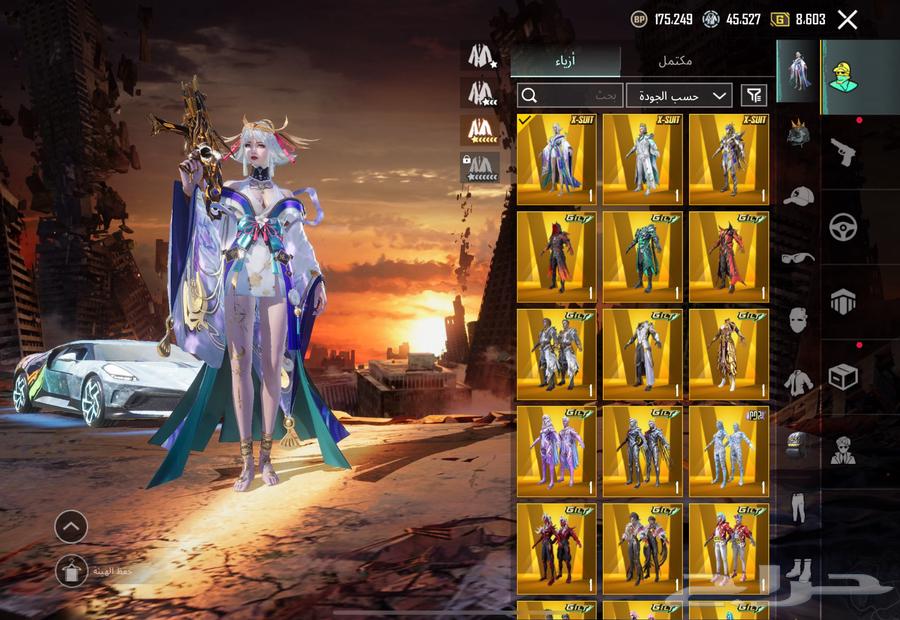Show the cap headwear category
900x620 pixels.
click(797, 196)
